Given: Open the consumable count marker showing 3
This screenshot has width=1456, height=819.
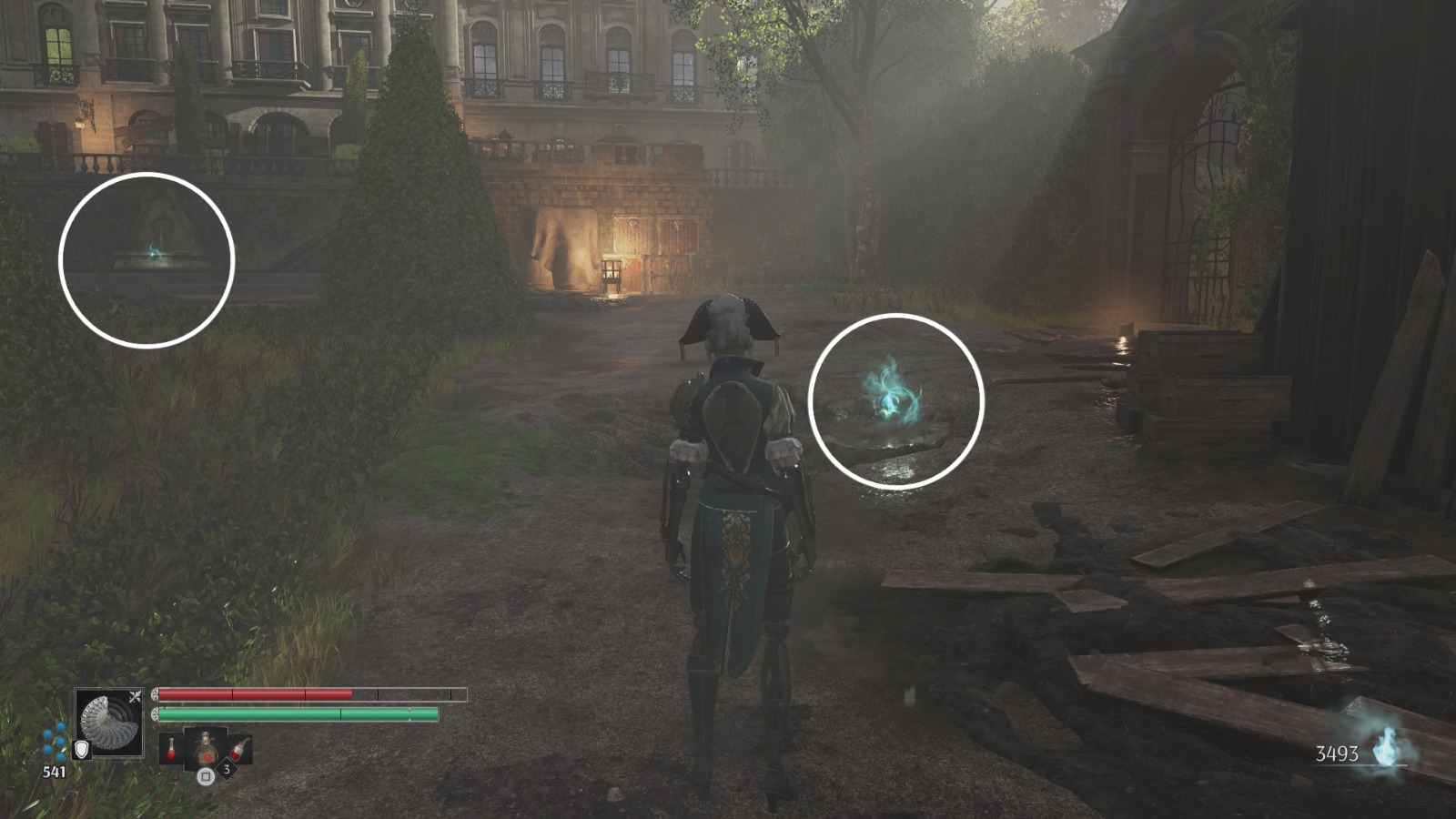Looking at the screenshot, I should [227, 769].
